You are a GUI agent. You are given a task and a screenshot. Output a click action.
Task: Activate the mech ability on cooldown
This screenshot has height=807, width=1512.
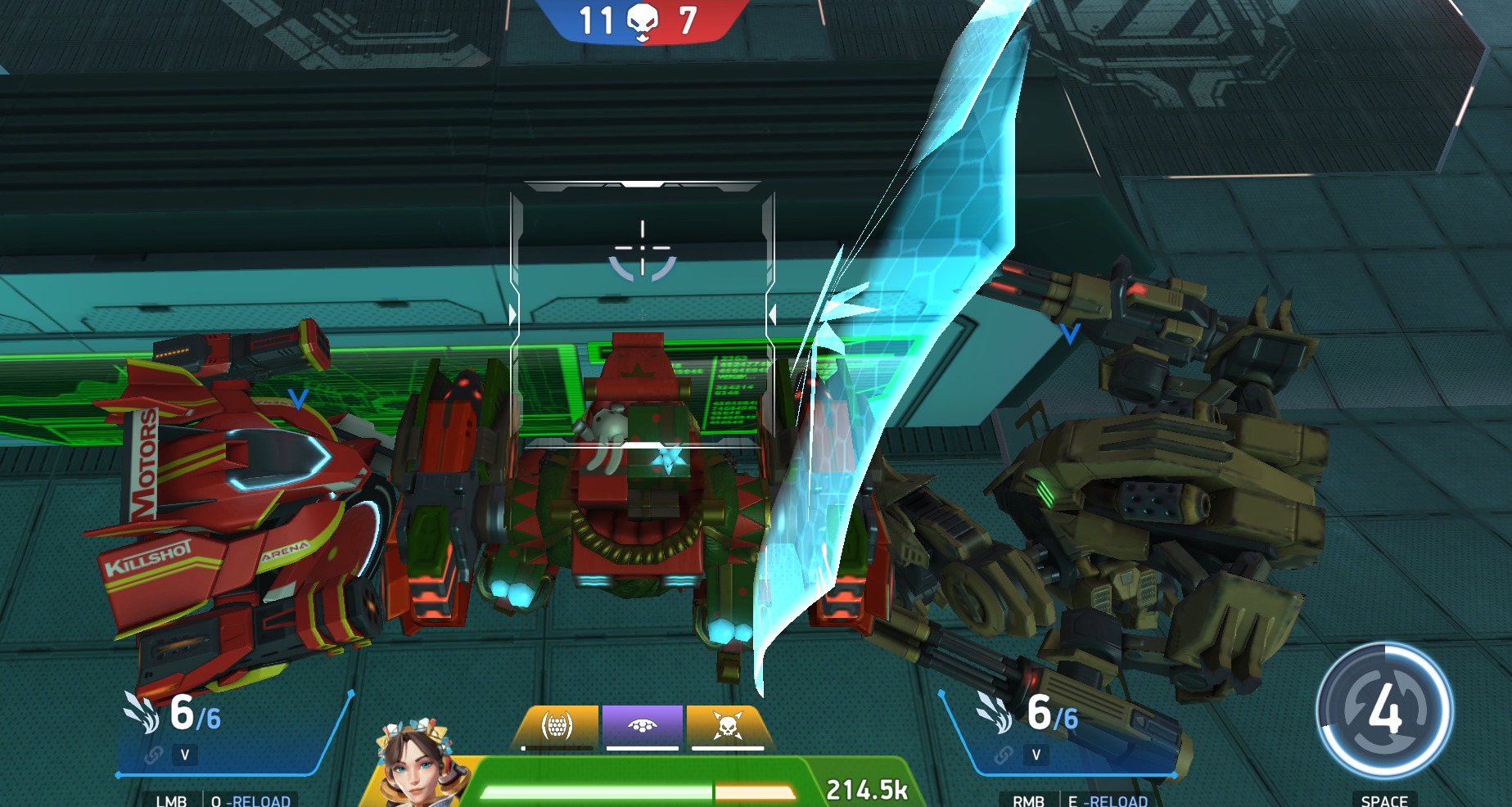pos(1384,710)
